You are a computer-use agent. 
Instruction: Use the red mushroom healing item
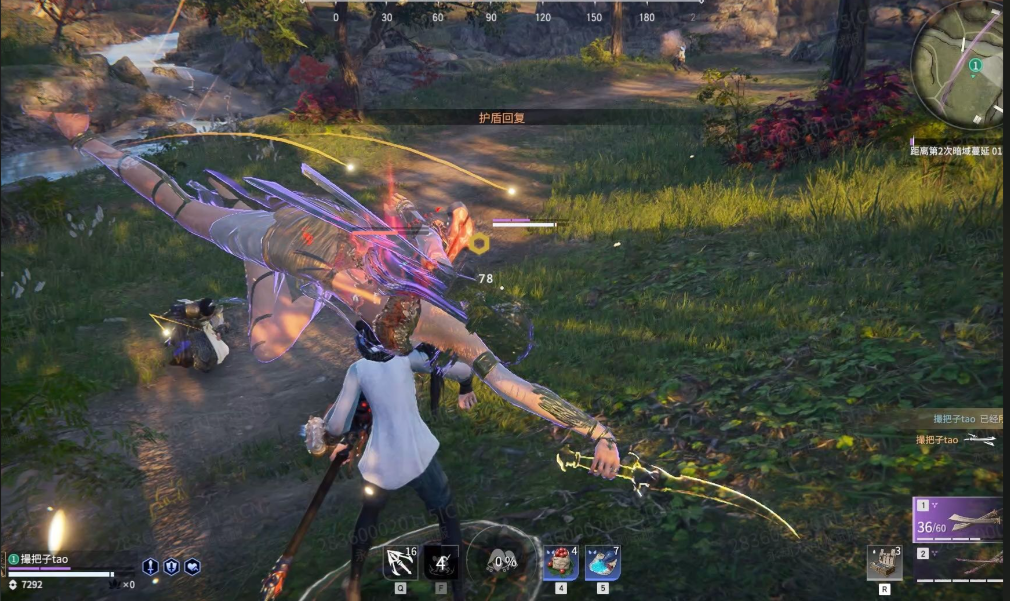click(560, 563)
